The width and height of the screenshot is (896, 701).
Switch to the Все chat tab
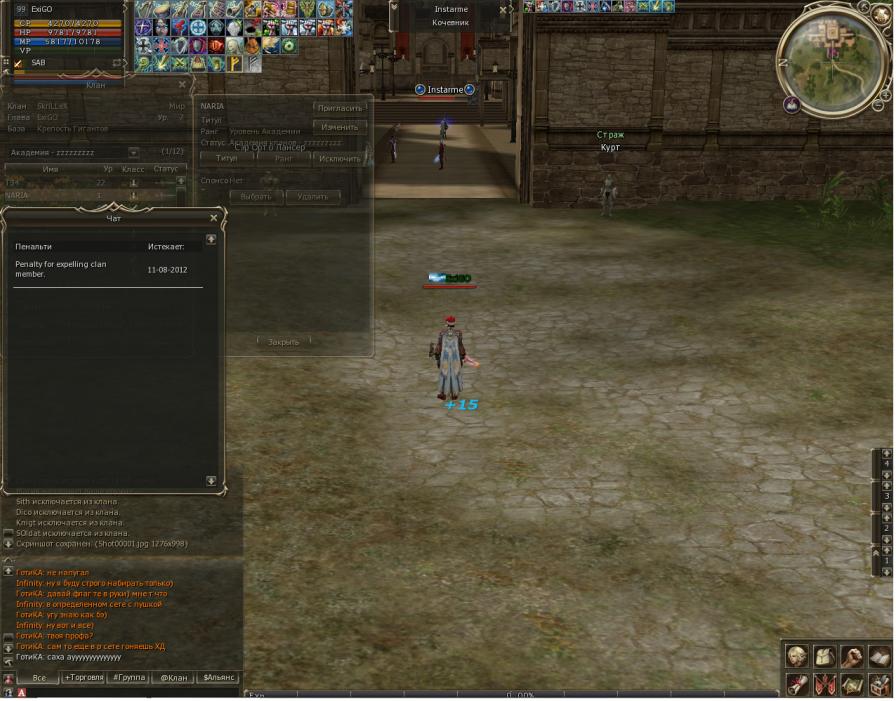pyautogui.click(x=39, y=677)
